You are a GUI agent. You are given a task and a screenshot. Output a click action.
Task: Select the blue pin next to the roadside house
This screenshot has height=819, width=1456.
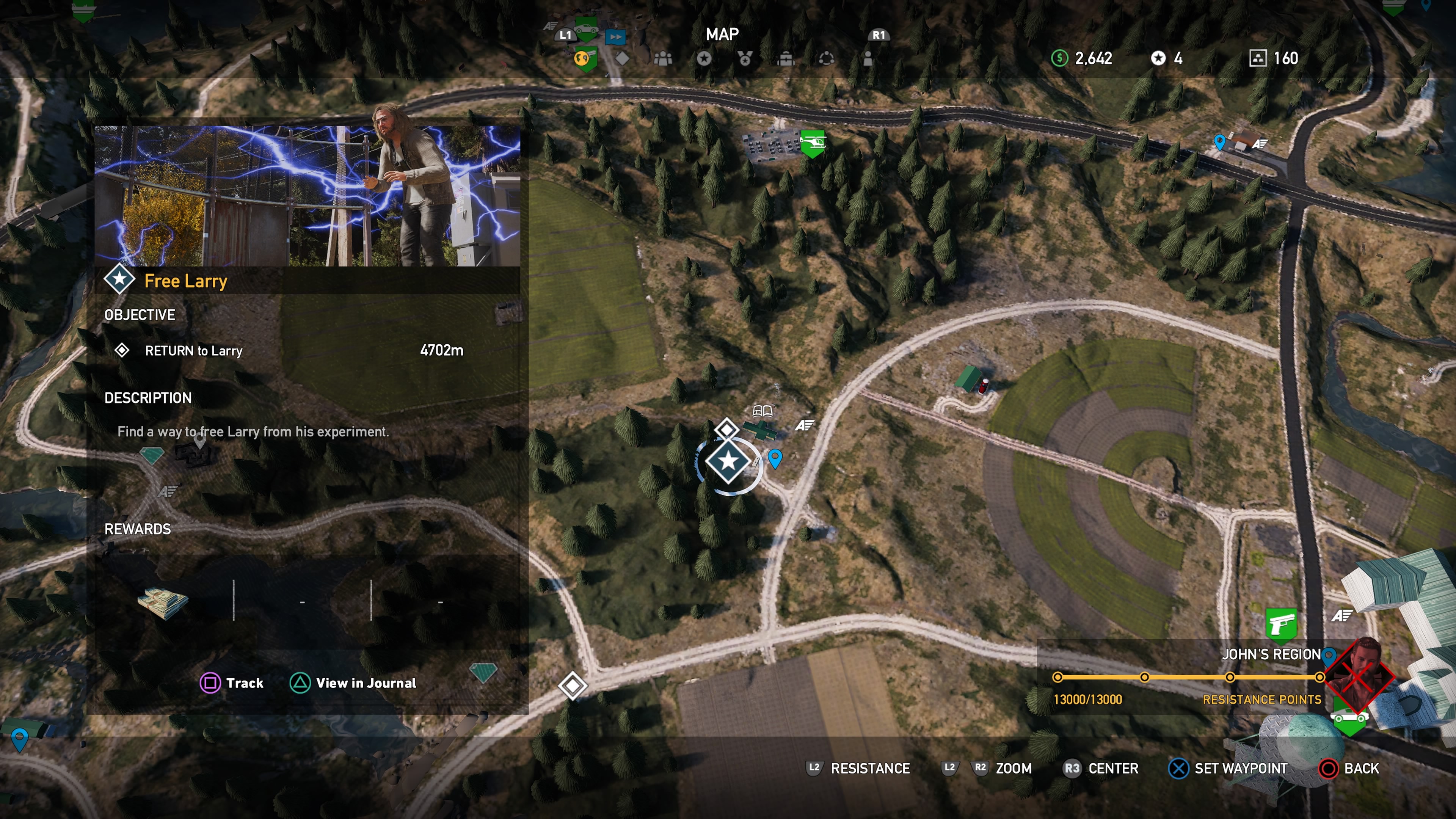(1219, 141)
